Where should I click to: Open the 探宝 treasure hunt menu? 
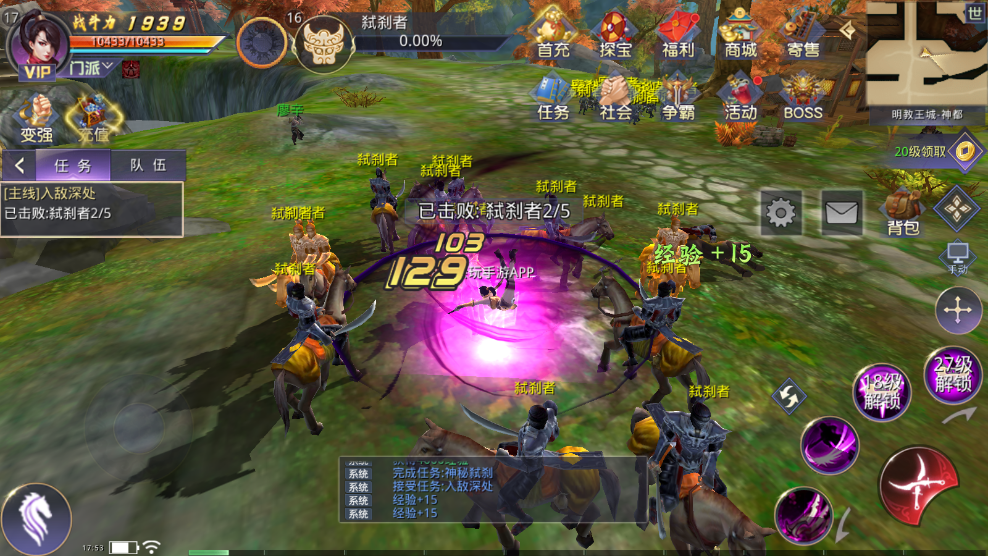(615, 35)
